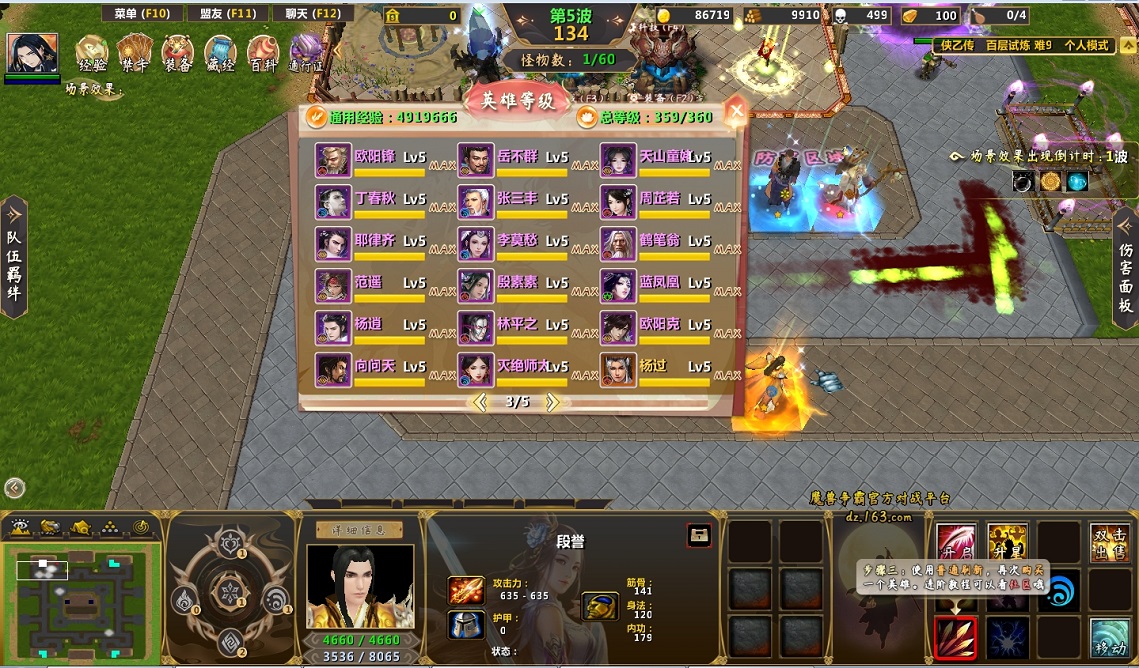
Task: Open the 盟友 (F11) allies menu
Action: coord(227,14)
